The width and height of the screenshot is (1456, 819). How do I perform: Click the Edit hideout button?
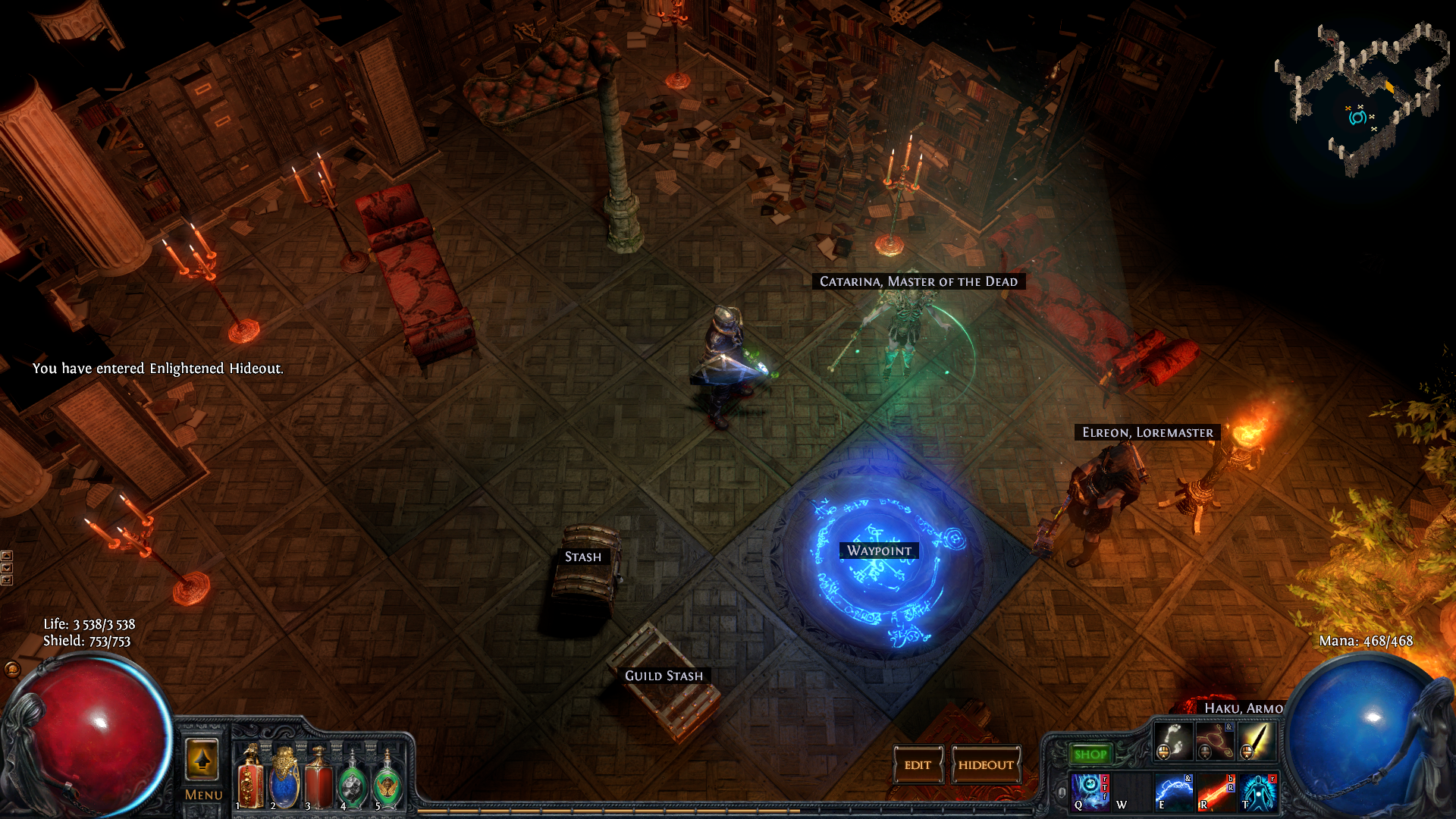918,764
